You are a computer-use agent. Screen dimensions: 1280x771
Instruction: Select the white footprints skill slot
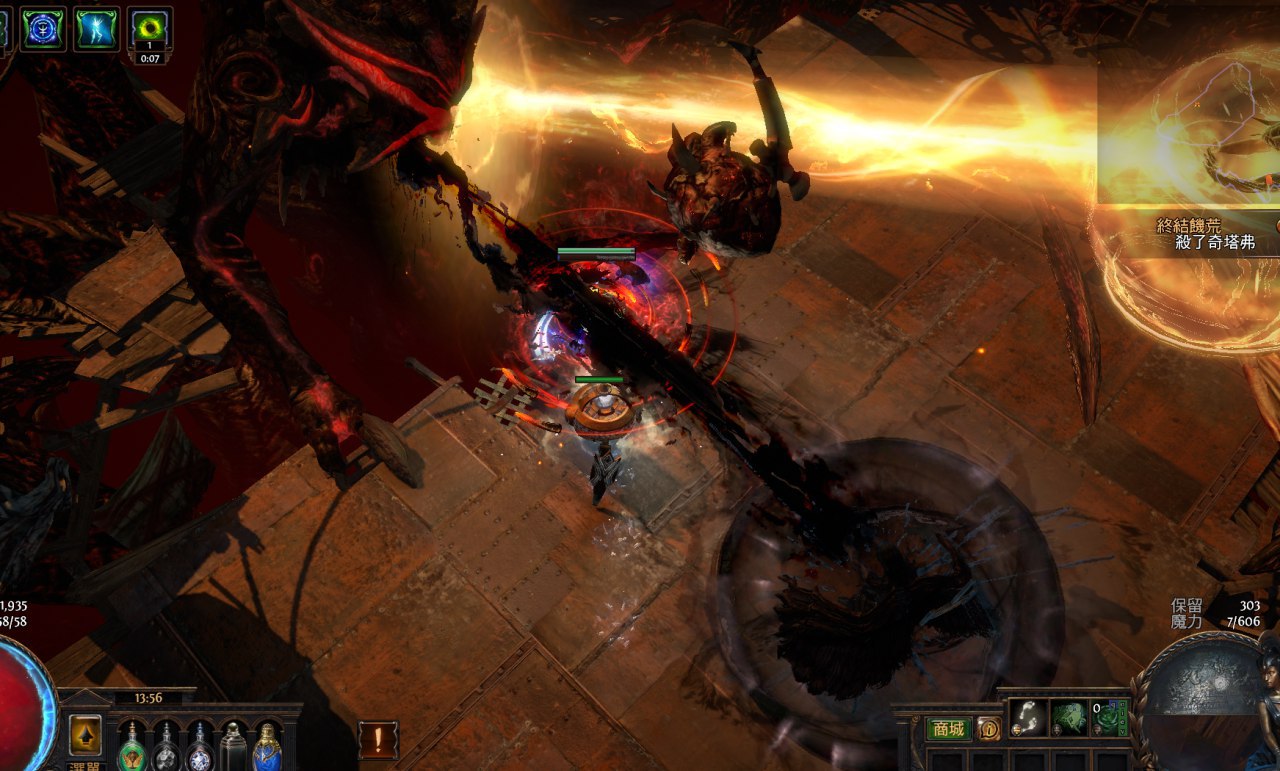pyautogui.click(x=1028, y=717)
